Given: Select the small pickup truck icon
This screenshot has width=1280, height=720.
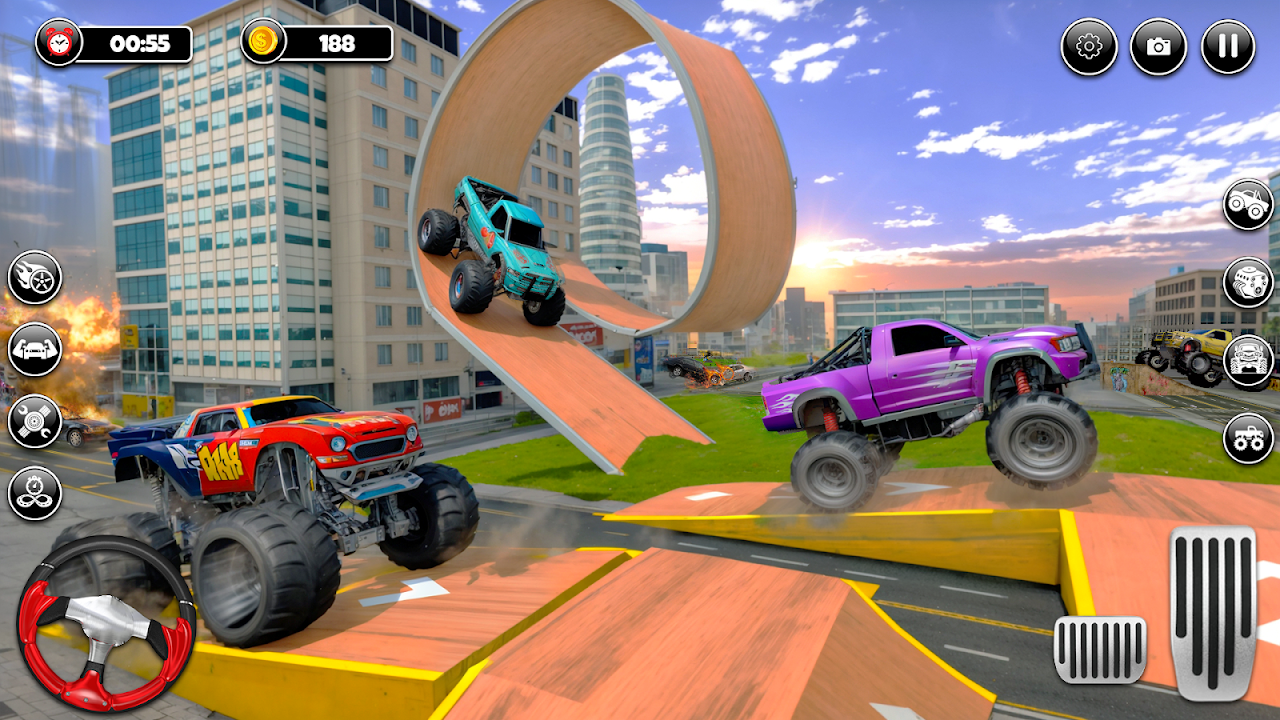Looking at the screenshot, I should click(1248, 439).
